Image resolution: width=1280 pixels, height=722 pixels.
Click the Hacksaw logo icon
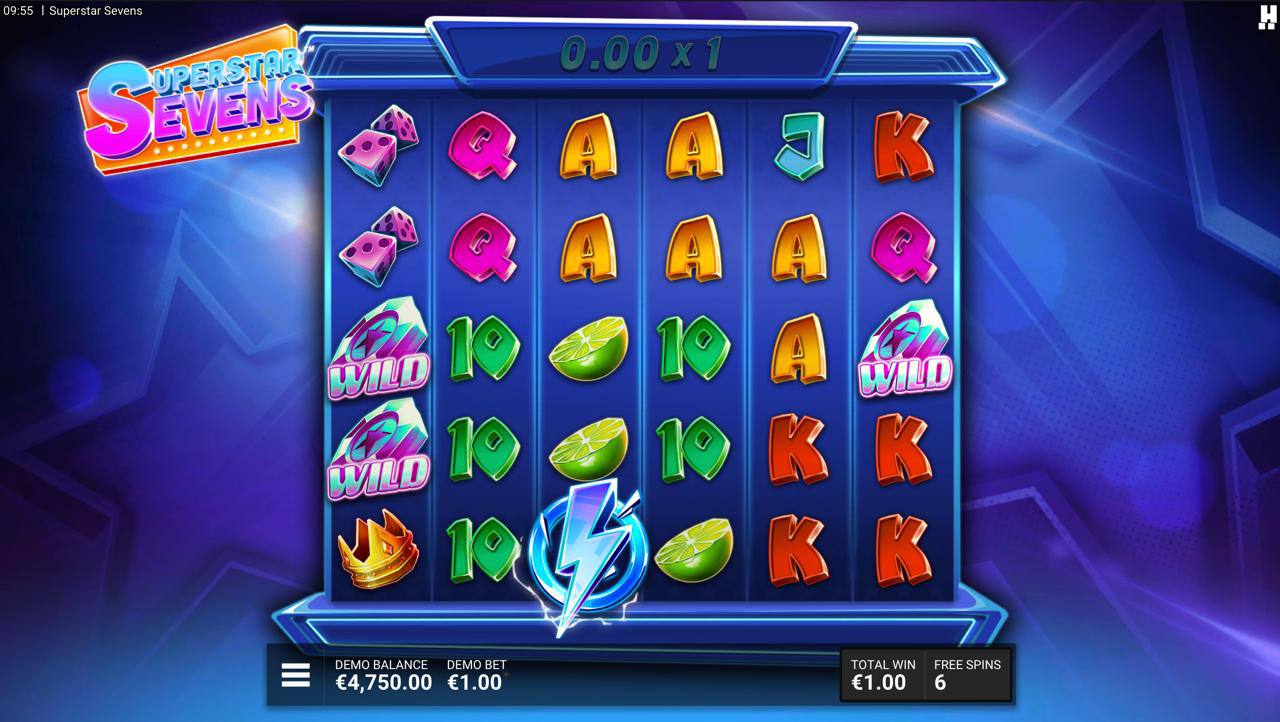1267,15
